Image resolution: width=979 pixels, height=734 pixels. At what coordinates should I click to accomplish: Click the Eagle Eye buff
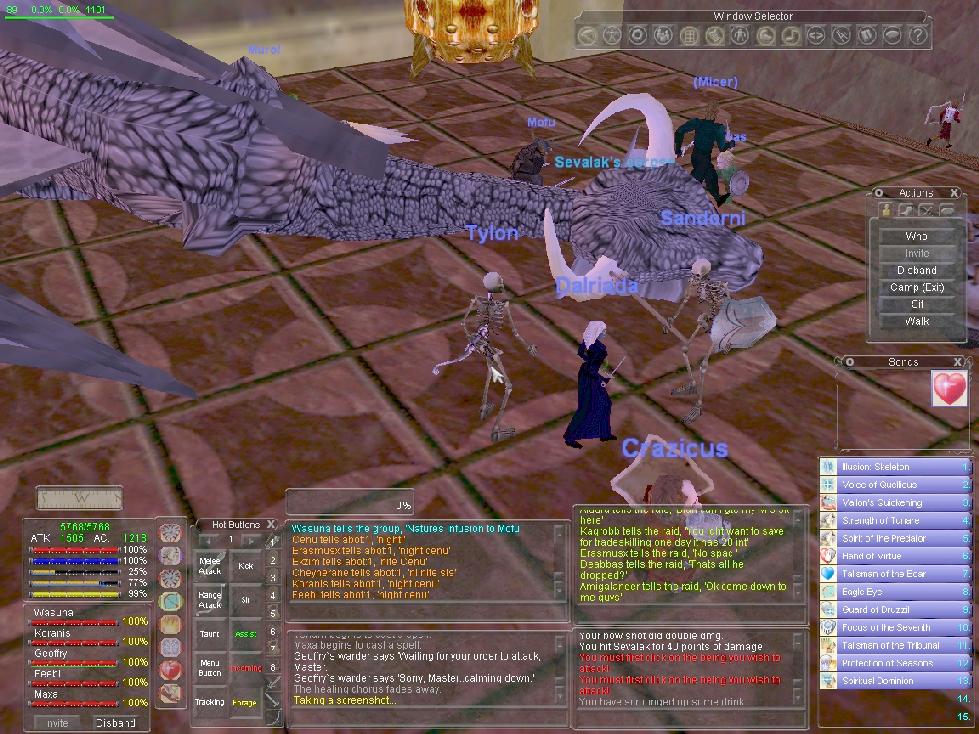click(x=895, y=592)
